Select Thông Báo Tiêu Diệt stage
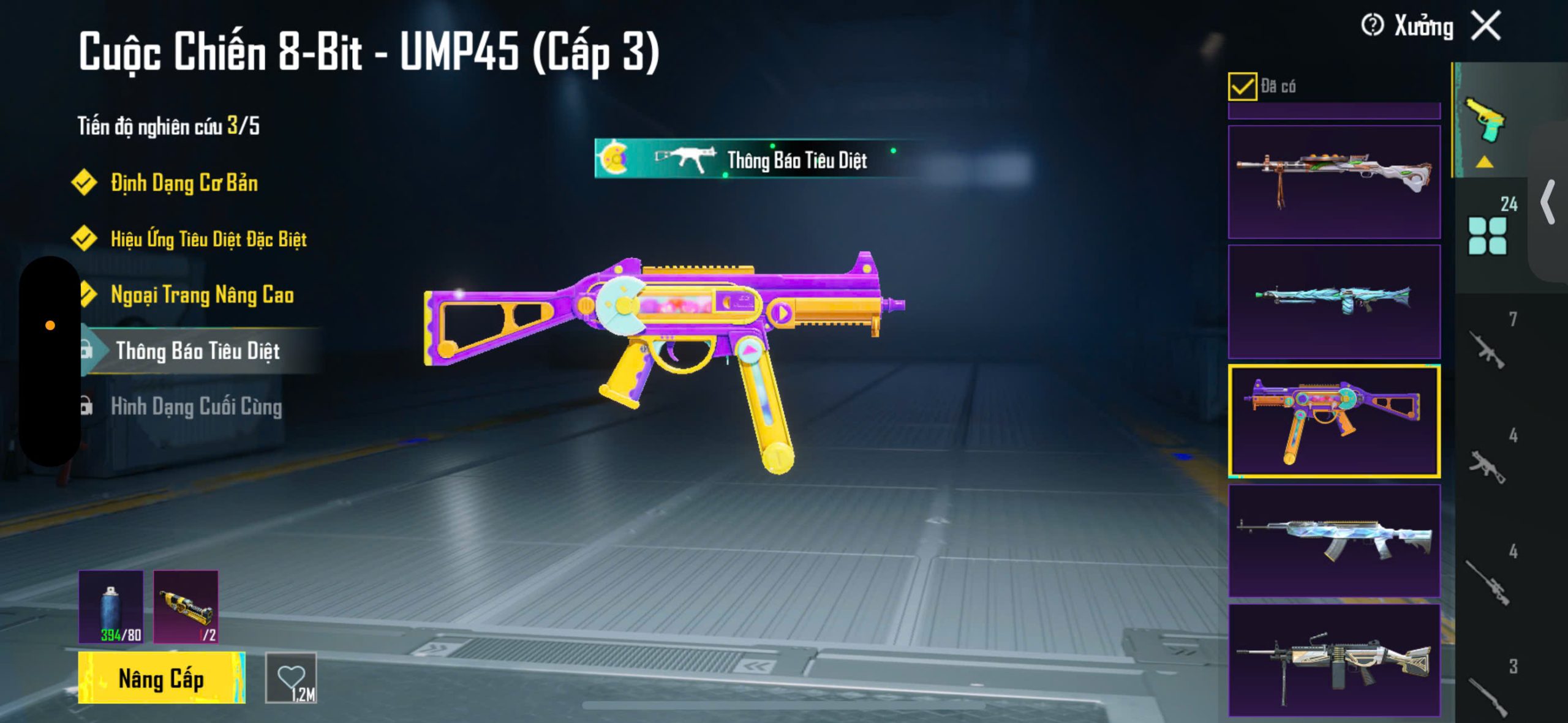The width and height of the screenshot is (1568, 723). pyautogui.click(x=197, y=351)
